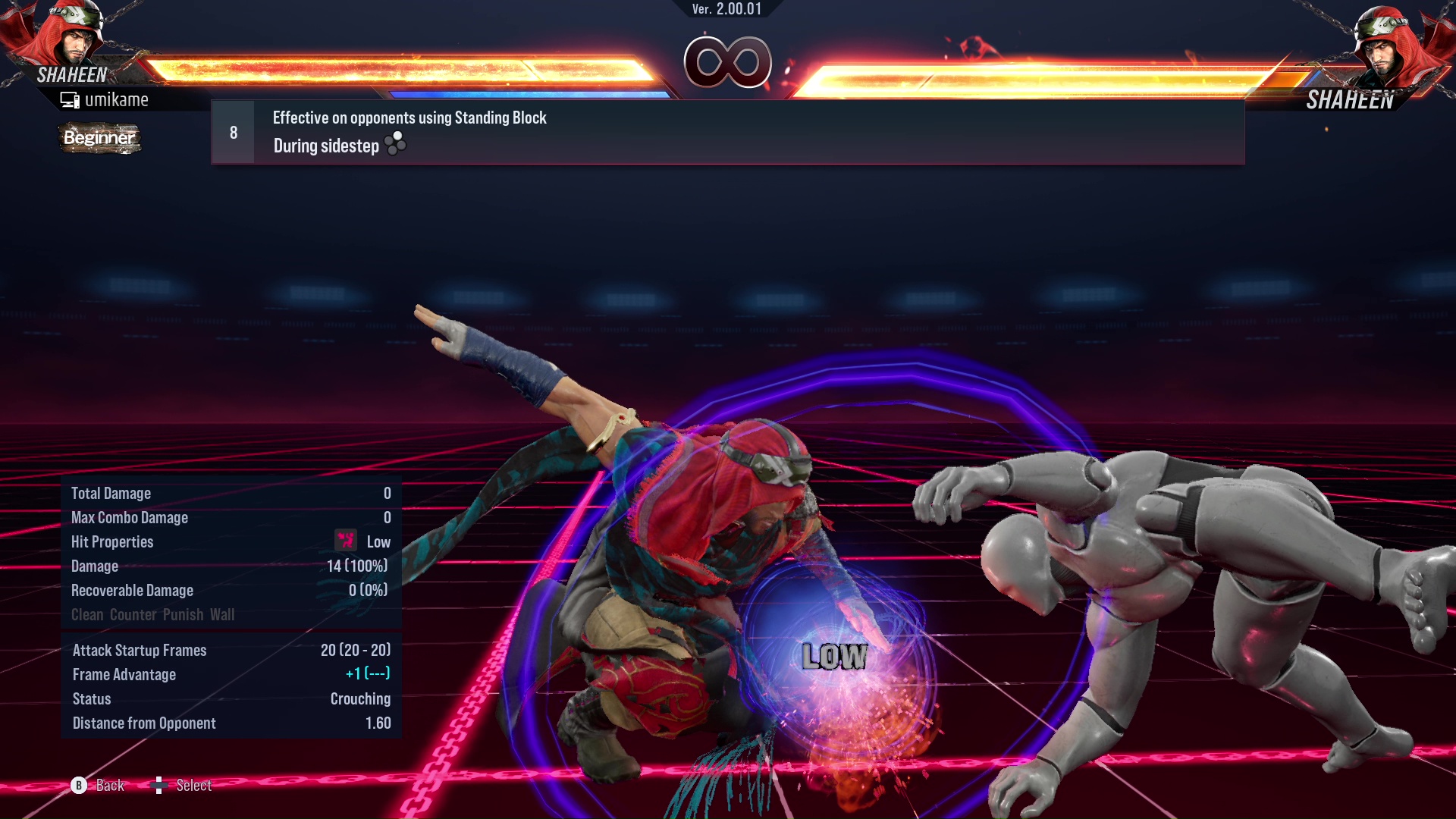This screenshot has height=819, width=1456.
Task: Click the infinity round-count symbol at top center
Action: pyautogui.click(x=728, y=64)
